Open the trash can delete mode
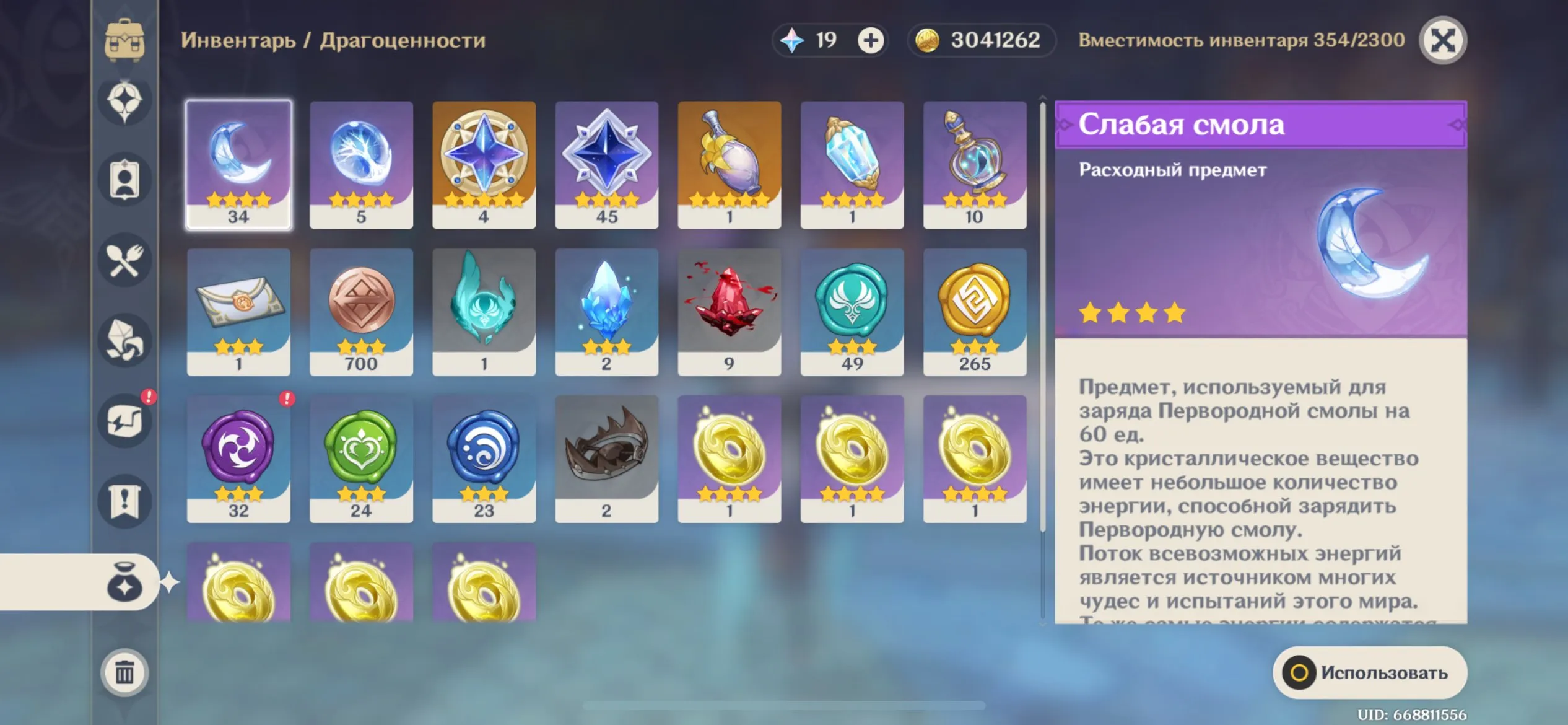This screenshot has height=725, width=1568. point(124,672)
